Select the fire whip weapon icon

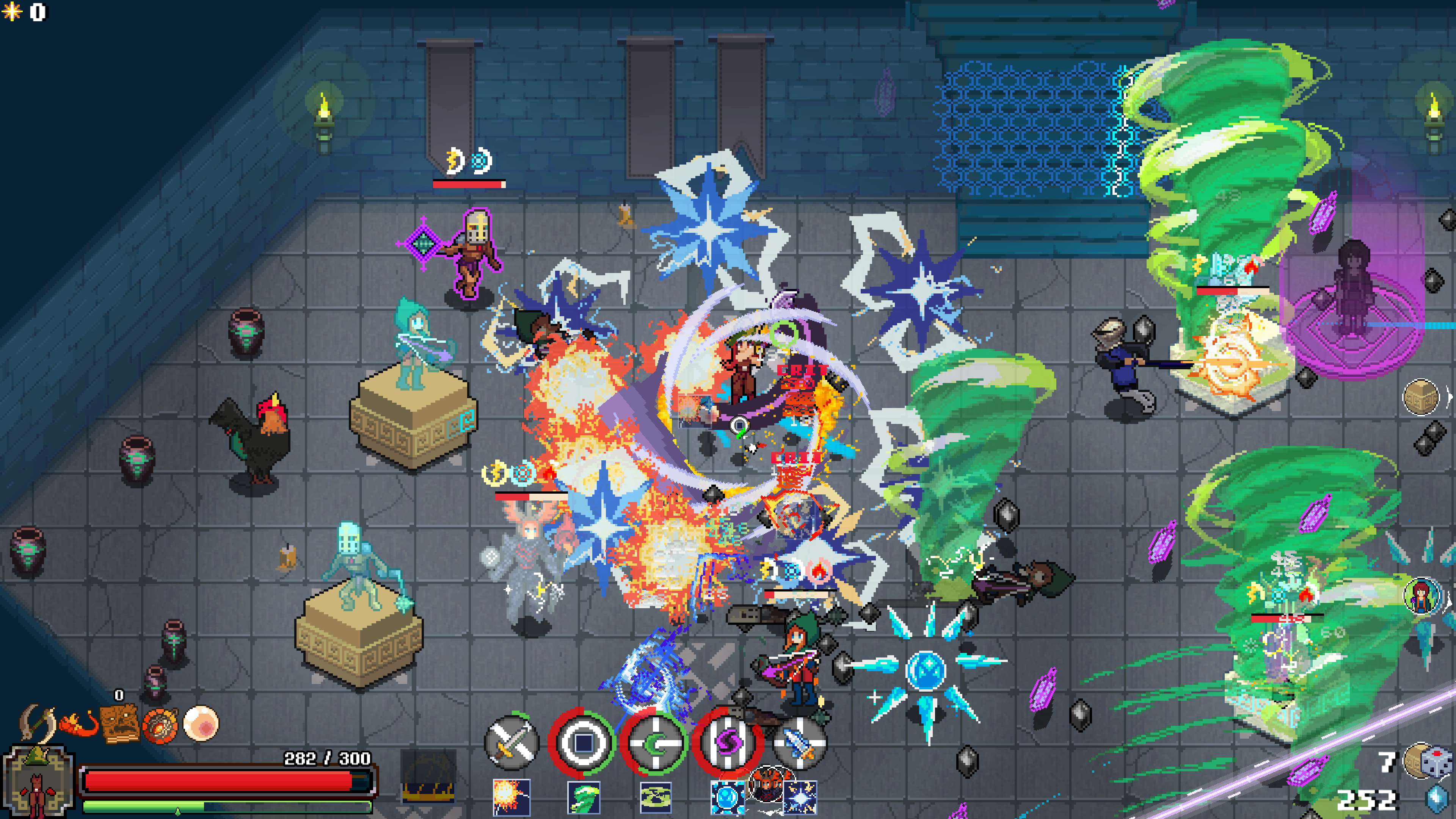79,725
